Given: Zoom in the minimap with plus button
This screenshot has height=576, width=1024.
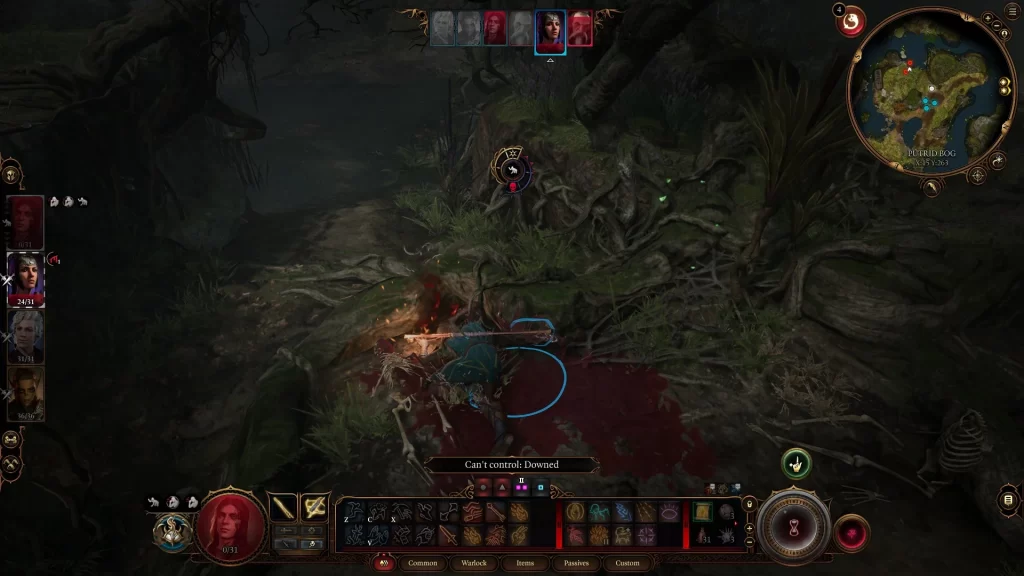Looking at the screenshot, I should pos(988,18).
